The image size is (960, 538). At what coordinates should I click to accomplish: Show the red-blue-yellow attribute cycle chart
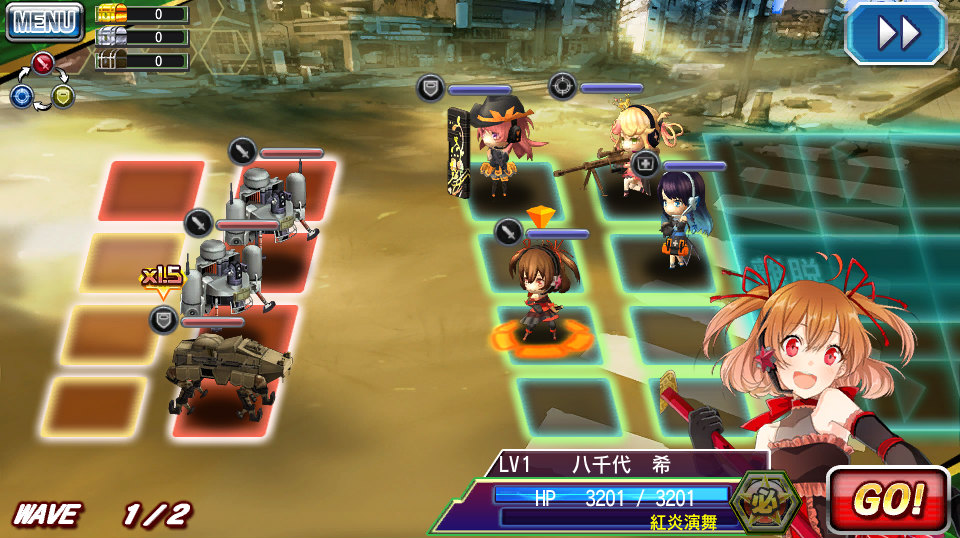[42, 82]
